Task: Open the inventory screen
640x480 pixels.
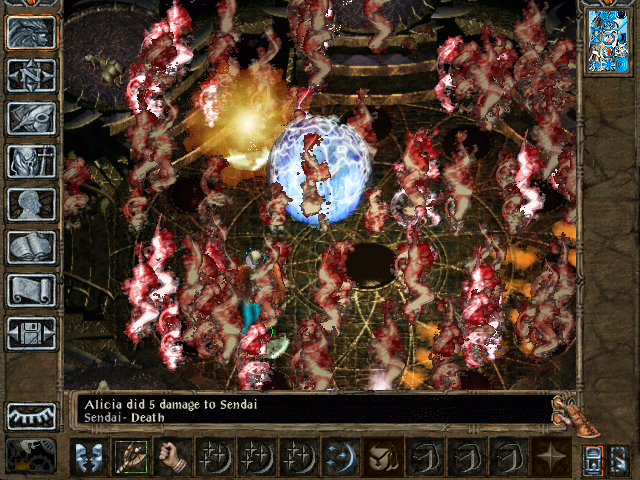Action: [32, 161]
